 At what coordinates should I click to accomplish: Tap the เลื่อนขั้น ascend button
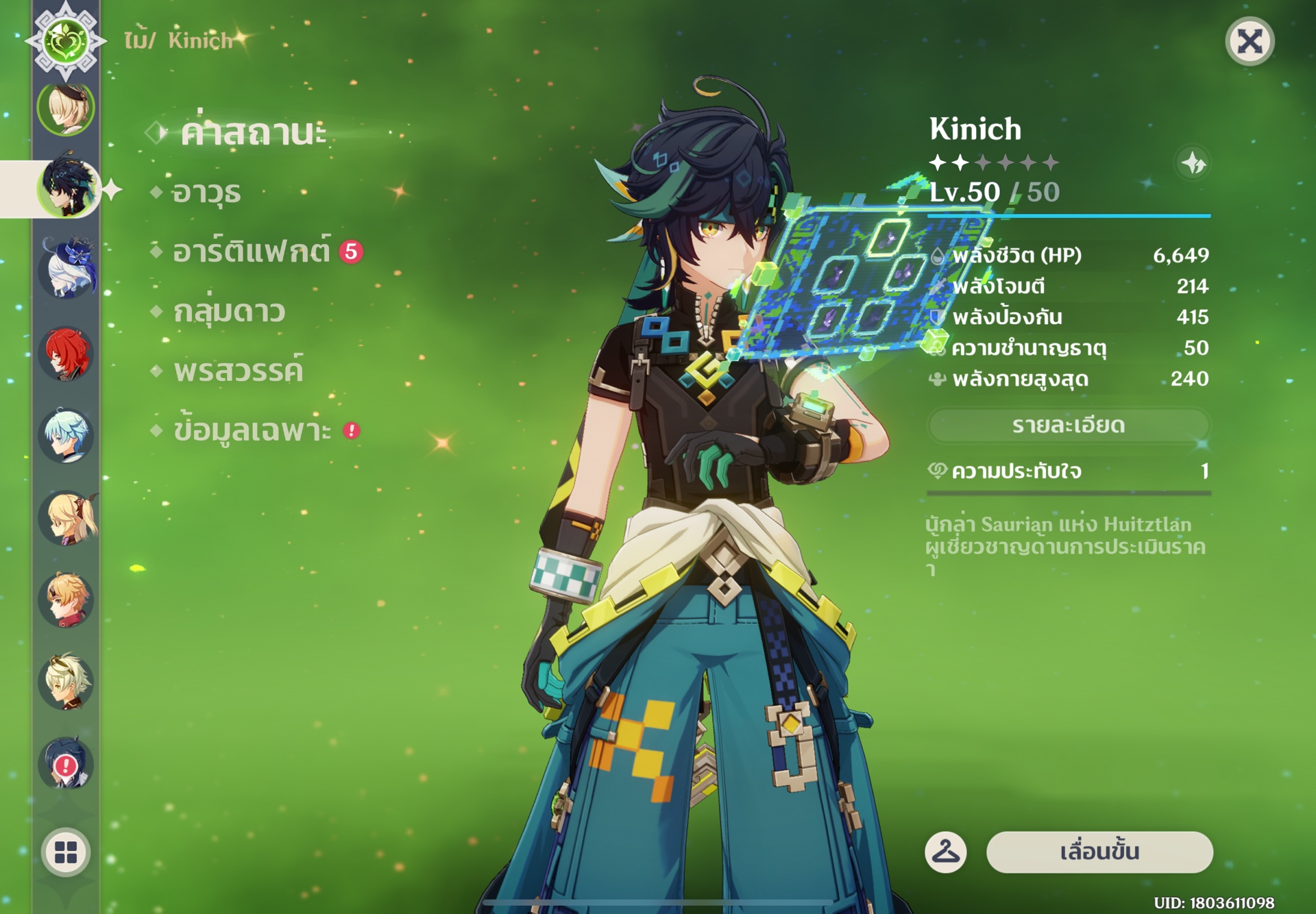tap(1099, 852)
